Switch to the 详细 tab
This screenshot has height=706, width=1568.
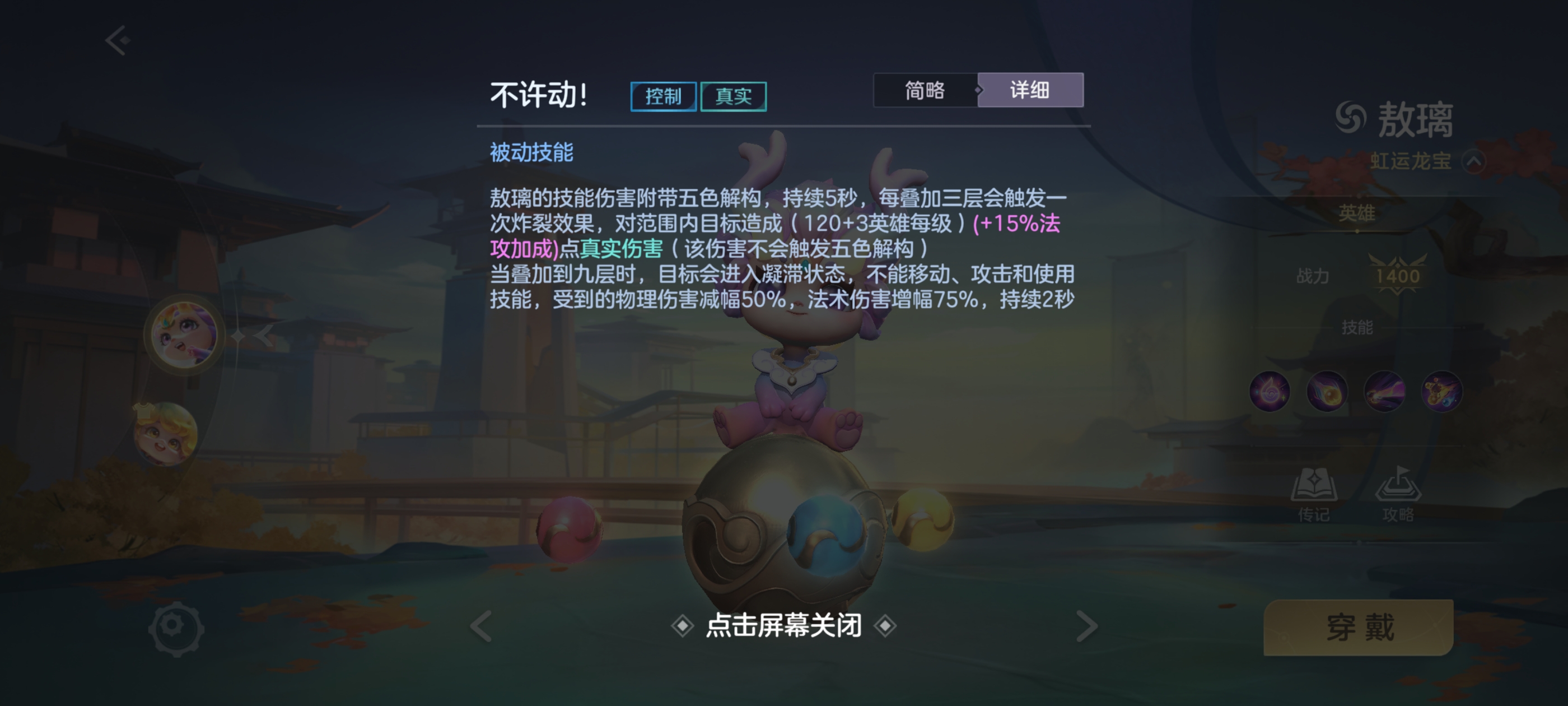1031,90
